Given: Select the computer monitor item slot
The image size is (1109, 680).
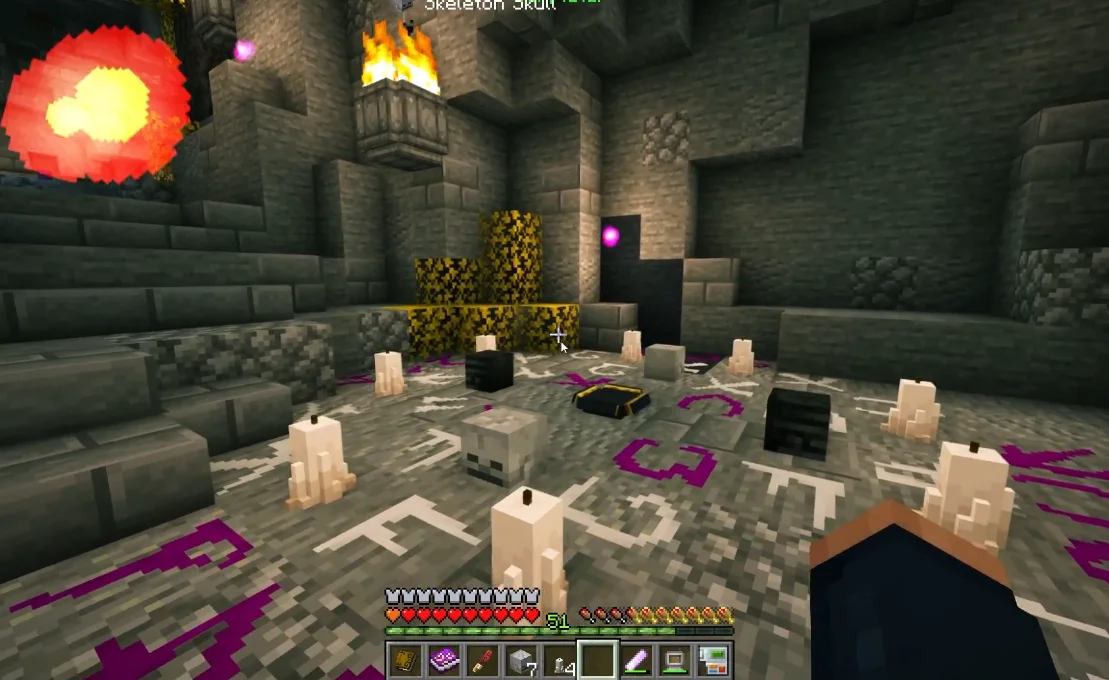Looking at the screenshot, I should click(675, 660).
